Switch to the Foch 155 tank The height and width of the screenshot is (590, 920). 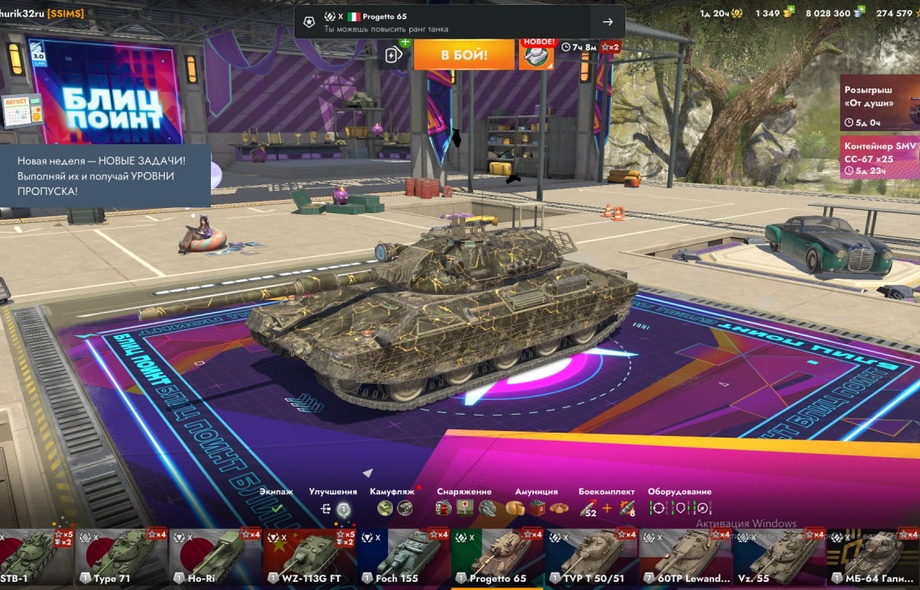tap(404, 558)
